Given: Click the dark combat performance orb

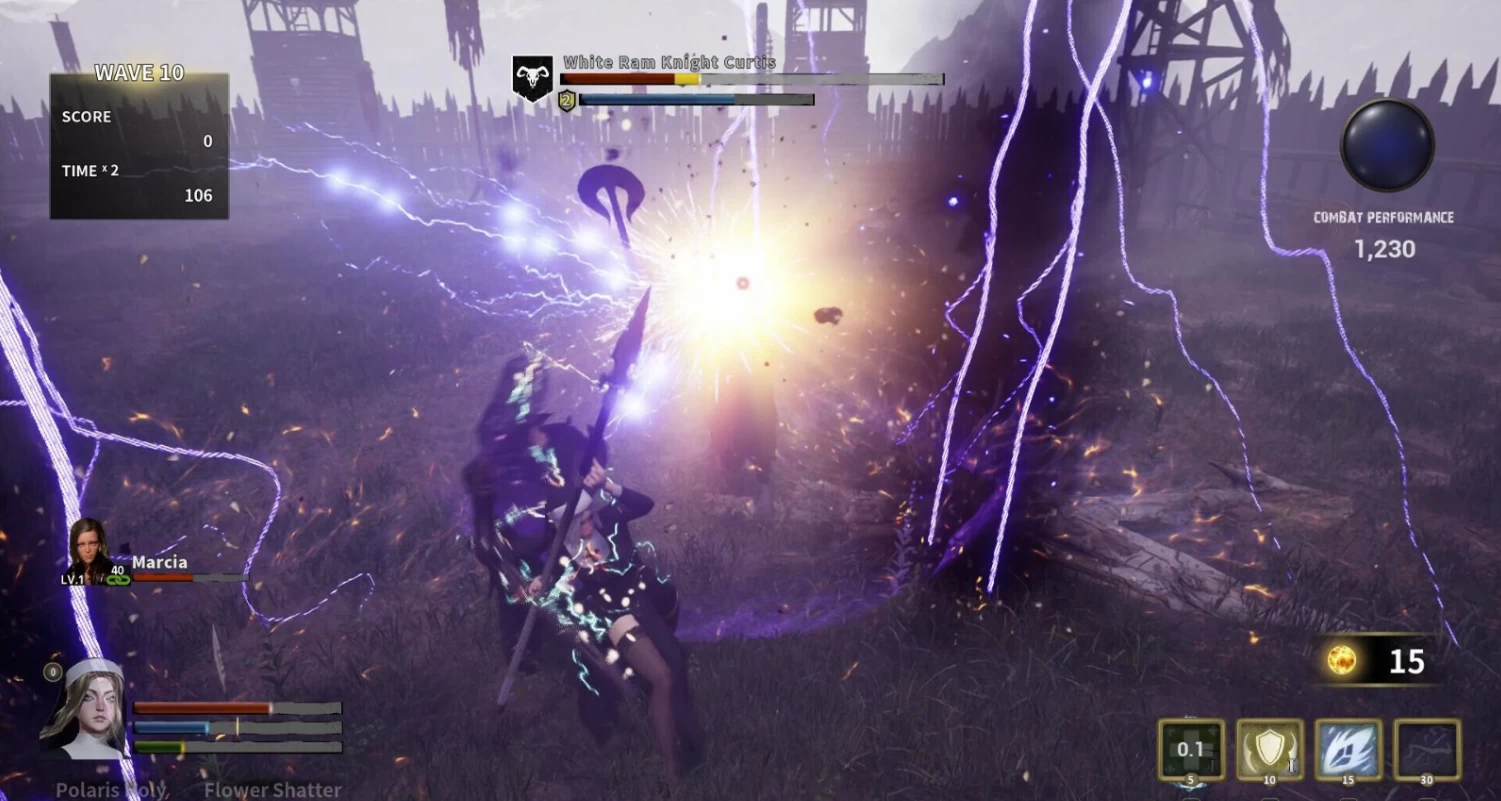Looking at the screenshot, I should (1387, 144).
